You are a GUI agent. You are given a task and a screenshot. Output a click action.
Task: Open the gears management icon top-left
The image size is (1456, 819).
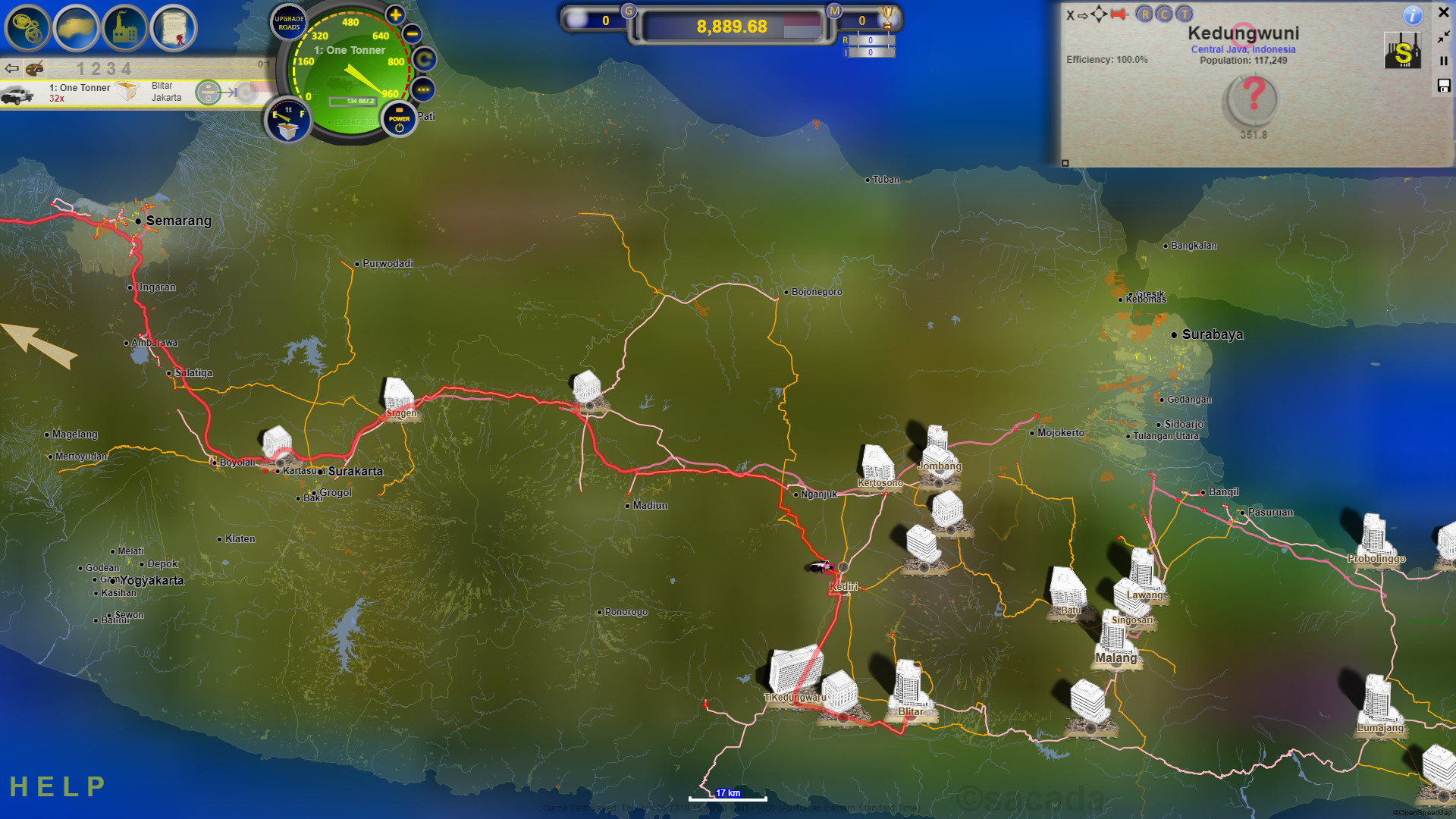coord(27,28)
